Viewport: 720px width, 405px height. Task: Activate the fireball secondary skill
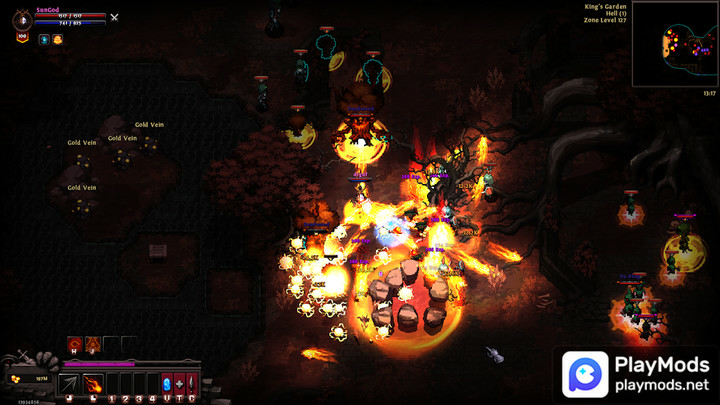tap(92, 383)
